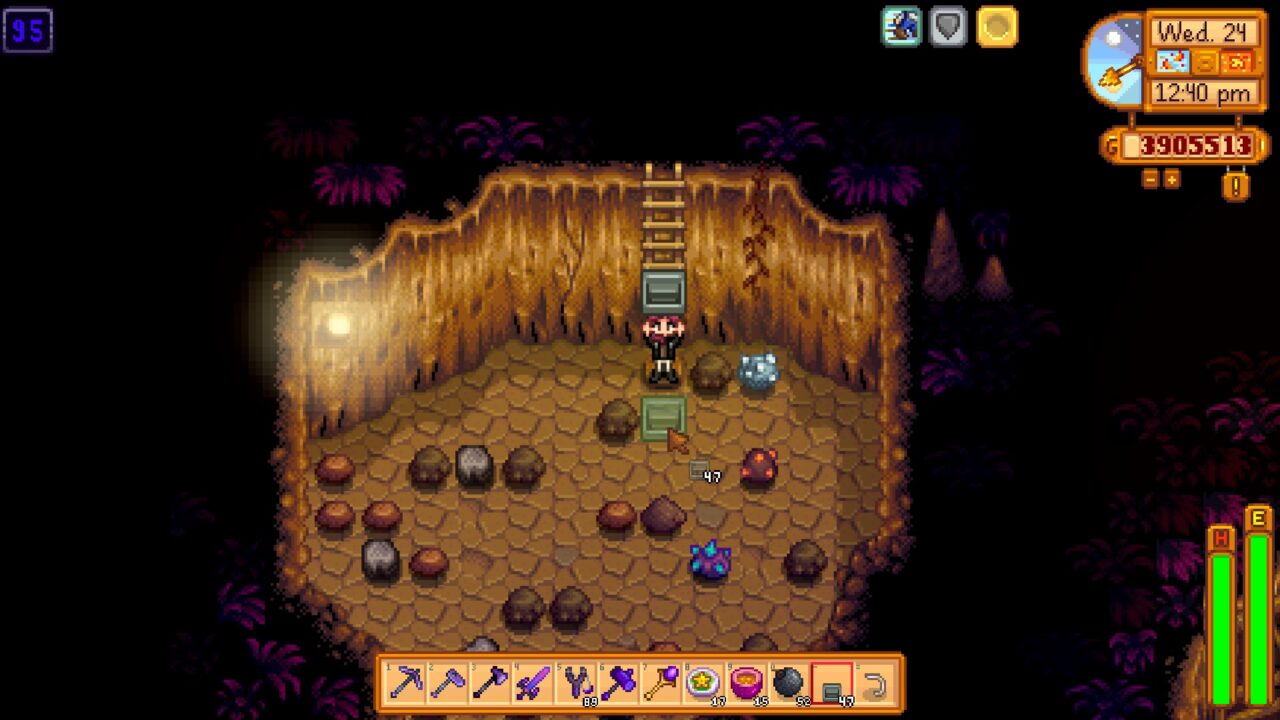Open the quest journal exclamation button

tap(1236, 185)
